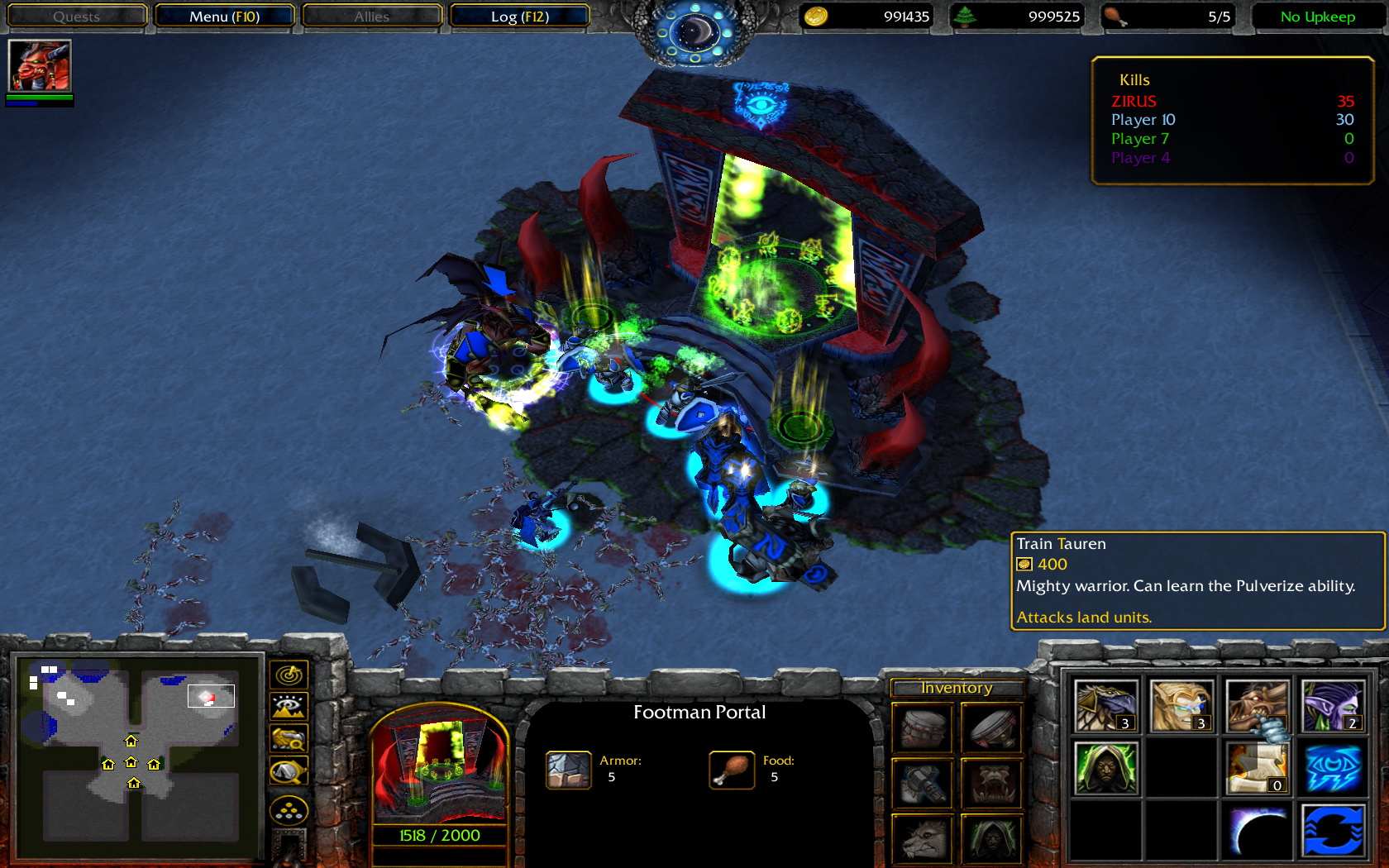Open the Menu (F10)
This screenshot has width=1389, height=868.
coord(225,16)
